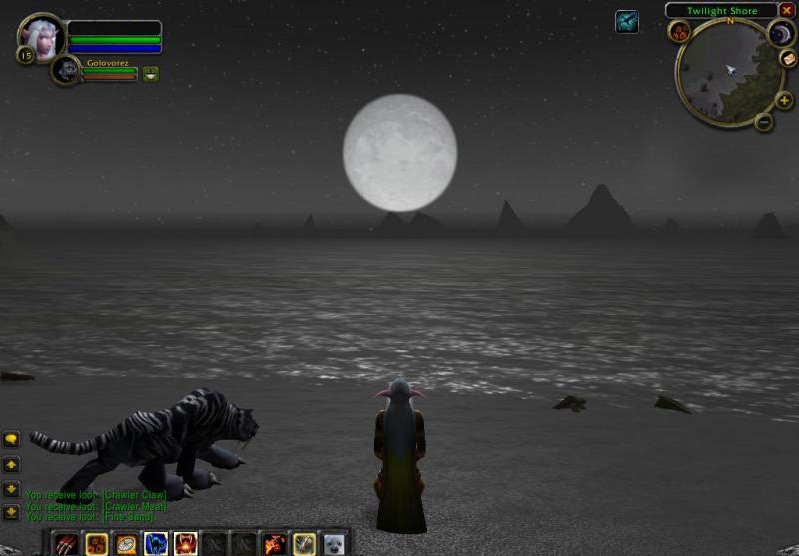This screenshot has height=556, width=799.
Task: Open the minimap tracking button
Action: pos(680,32)
